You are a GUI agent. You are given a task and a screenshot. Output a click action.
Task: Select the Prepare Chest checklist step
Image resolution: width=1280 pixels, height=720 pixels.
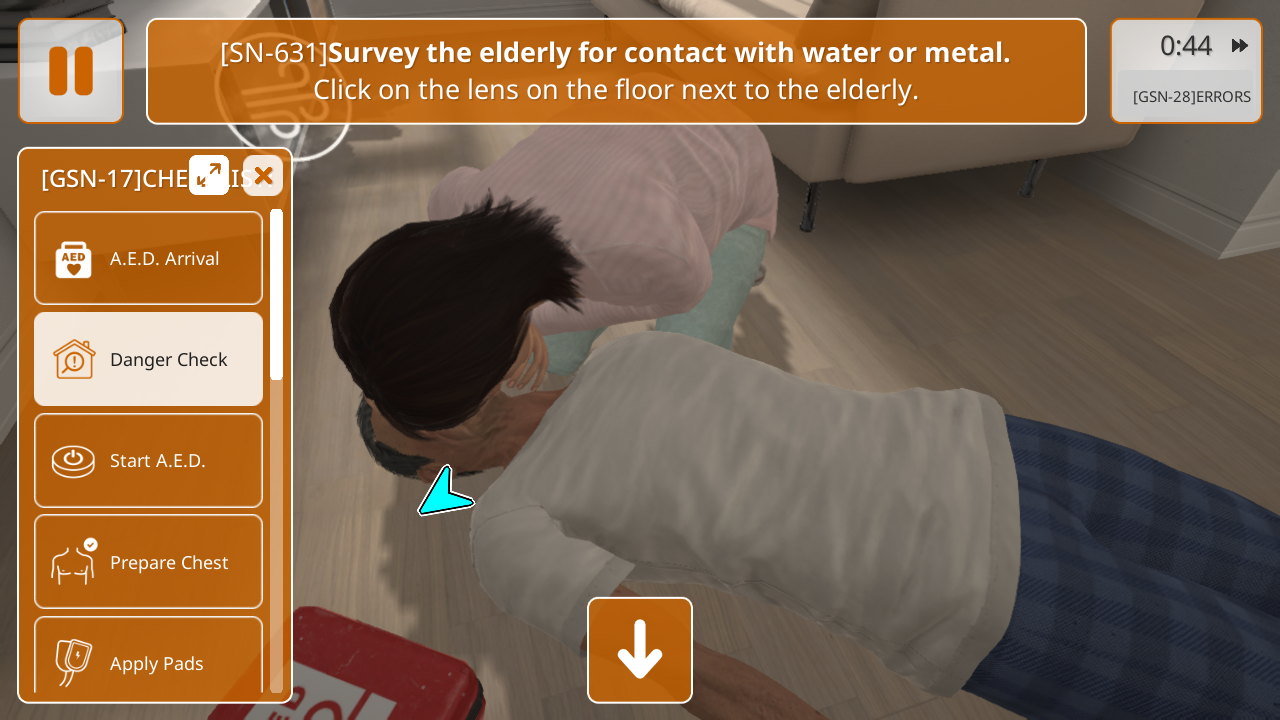149,562
